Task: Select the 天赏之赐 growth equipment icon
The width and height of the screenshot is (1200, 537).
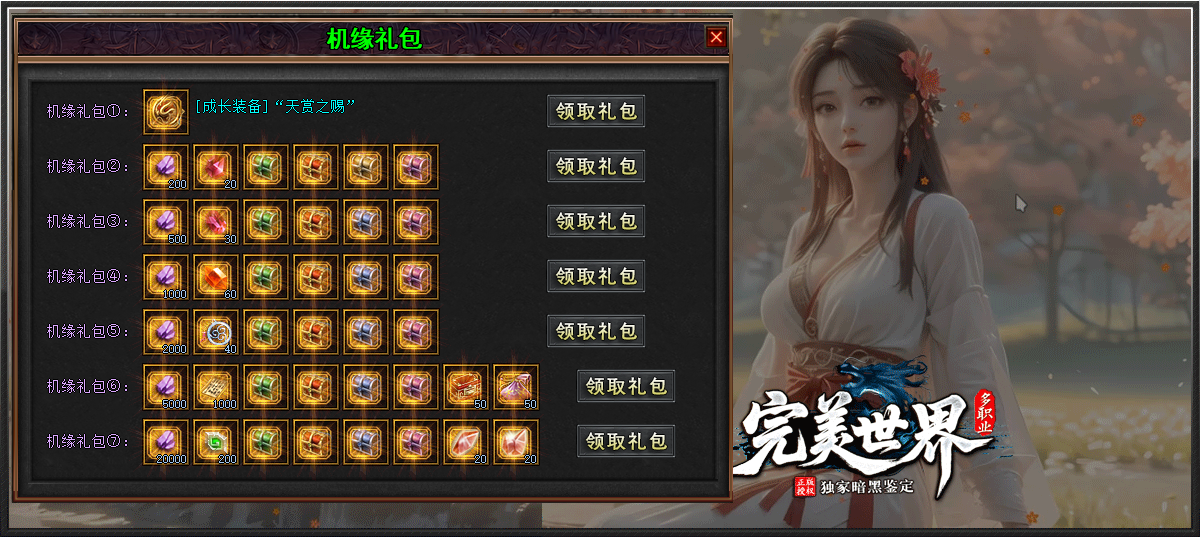Action: [166, 111]
